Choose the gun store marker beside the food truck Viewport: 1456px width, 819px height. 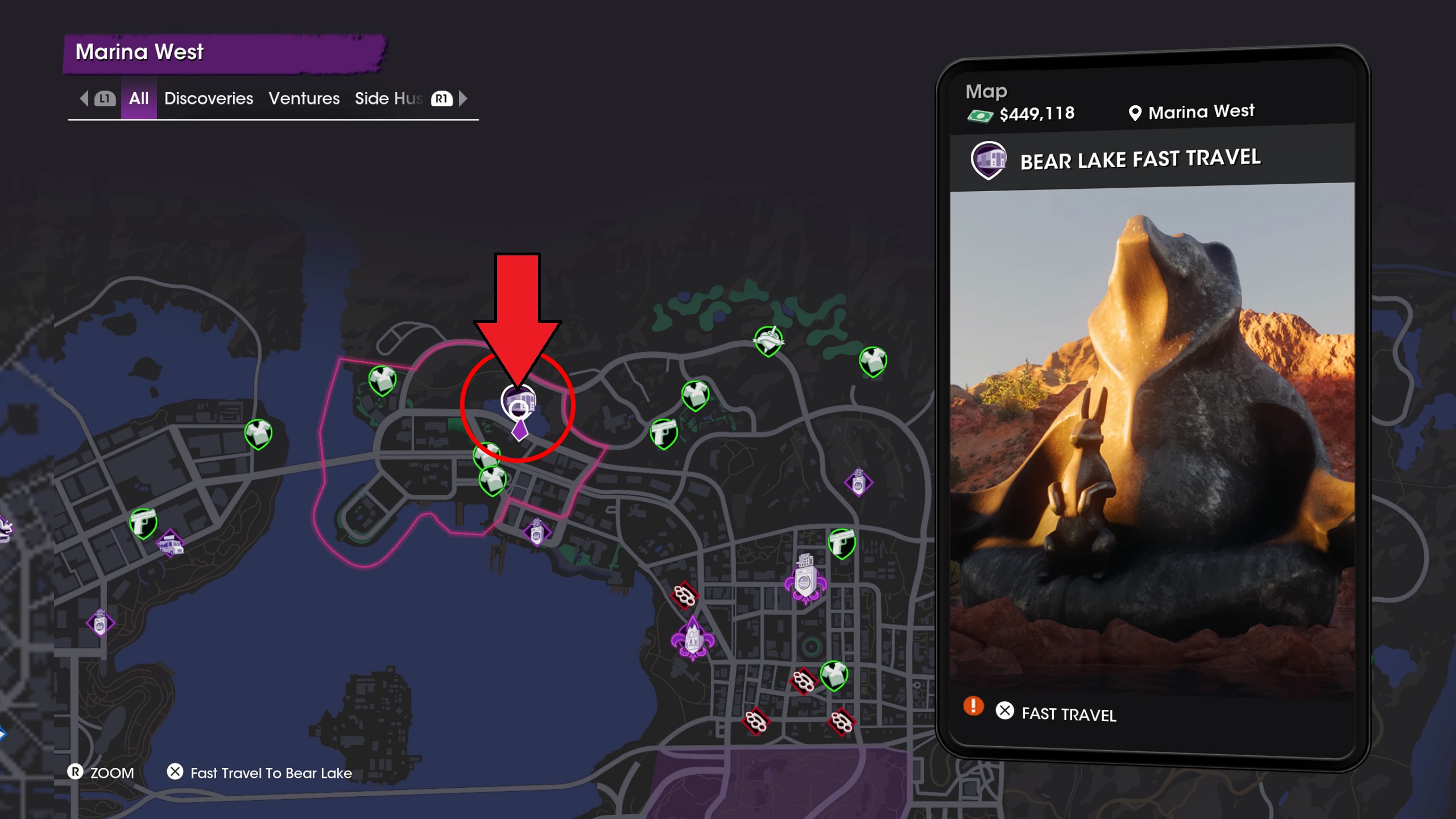[x=143, y=522]
